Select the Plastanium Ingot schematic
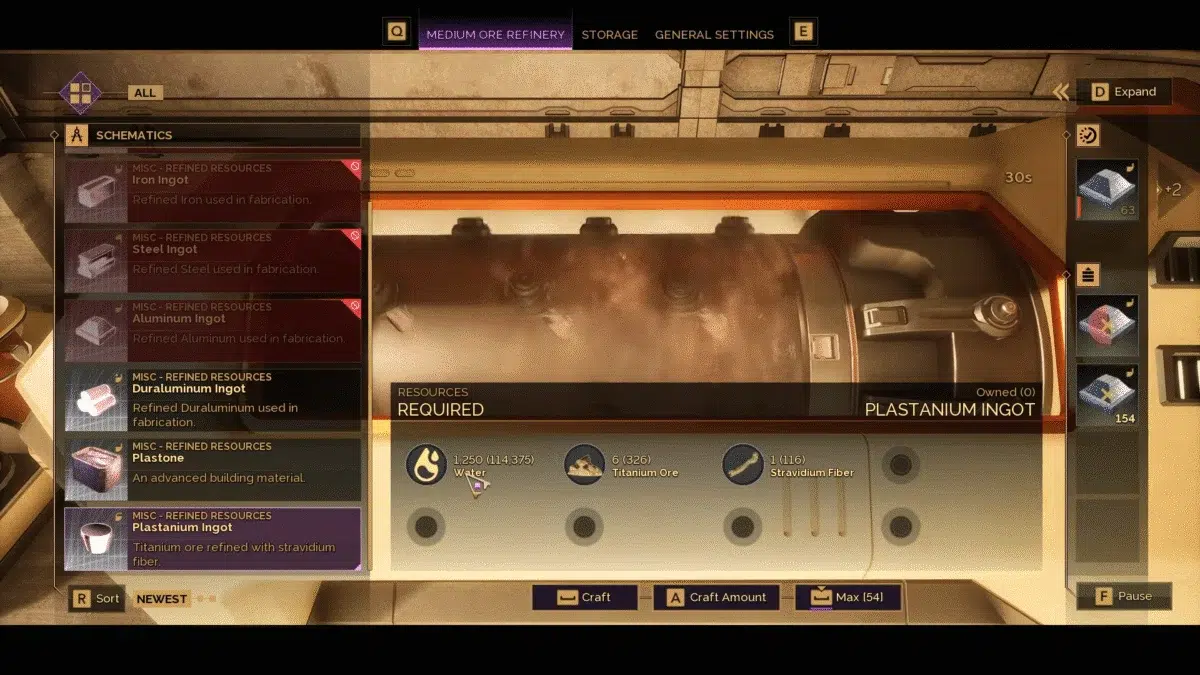Screen dimensions: 1200x675 point(212,538)
